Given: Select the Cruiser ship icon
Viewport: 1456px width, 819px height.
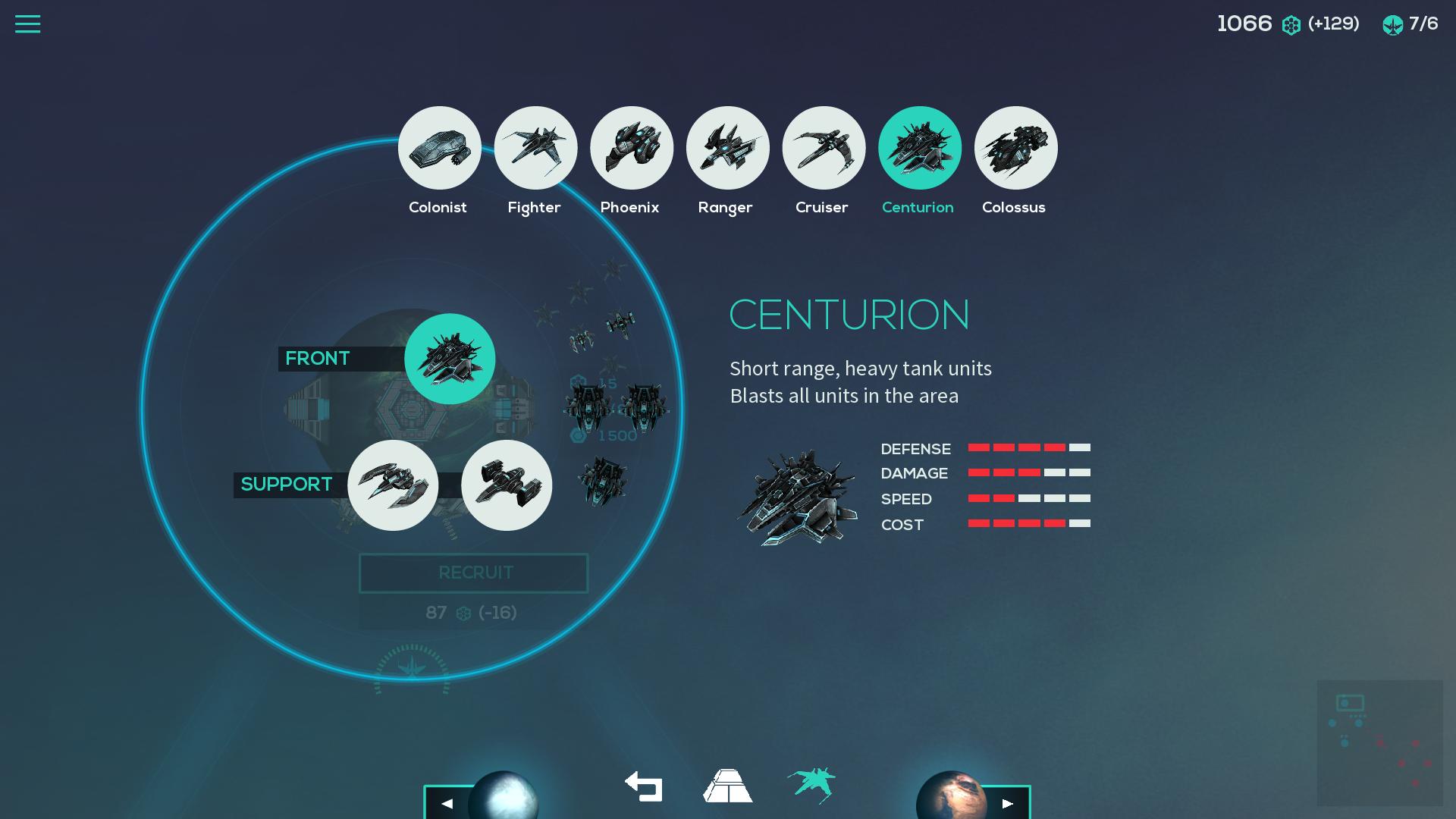Looking at the screenshot, I should [823, 148].
